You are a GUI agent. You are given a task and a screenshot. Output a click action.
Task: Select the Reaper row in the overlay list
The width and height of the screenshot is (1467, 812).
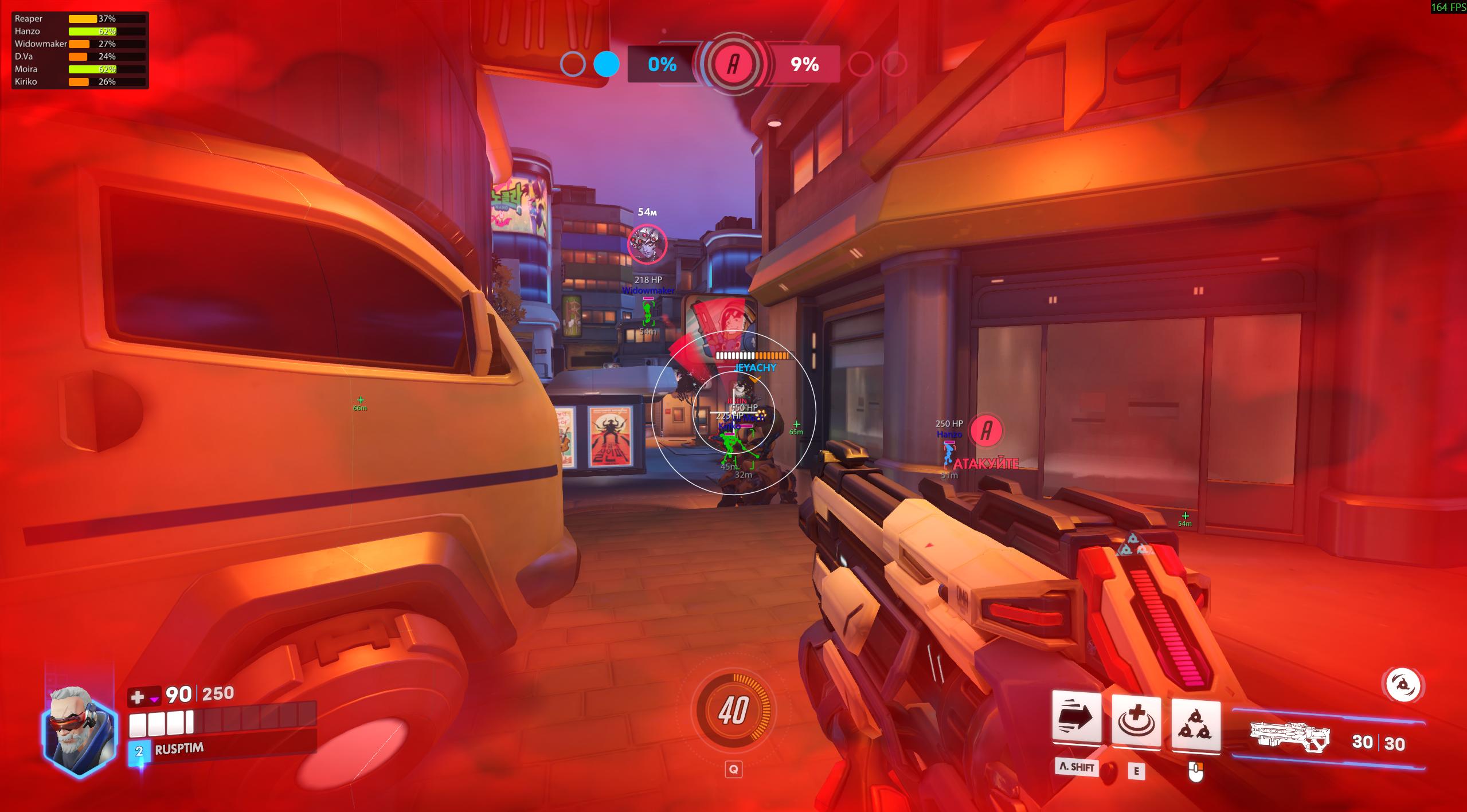tap(80, 19)
